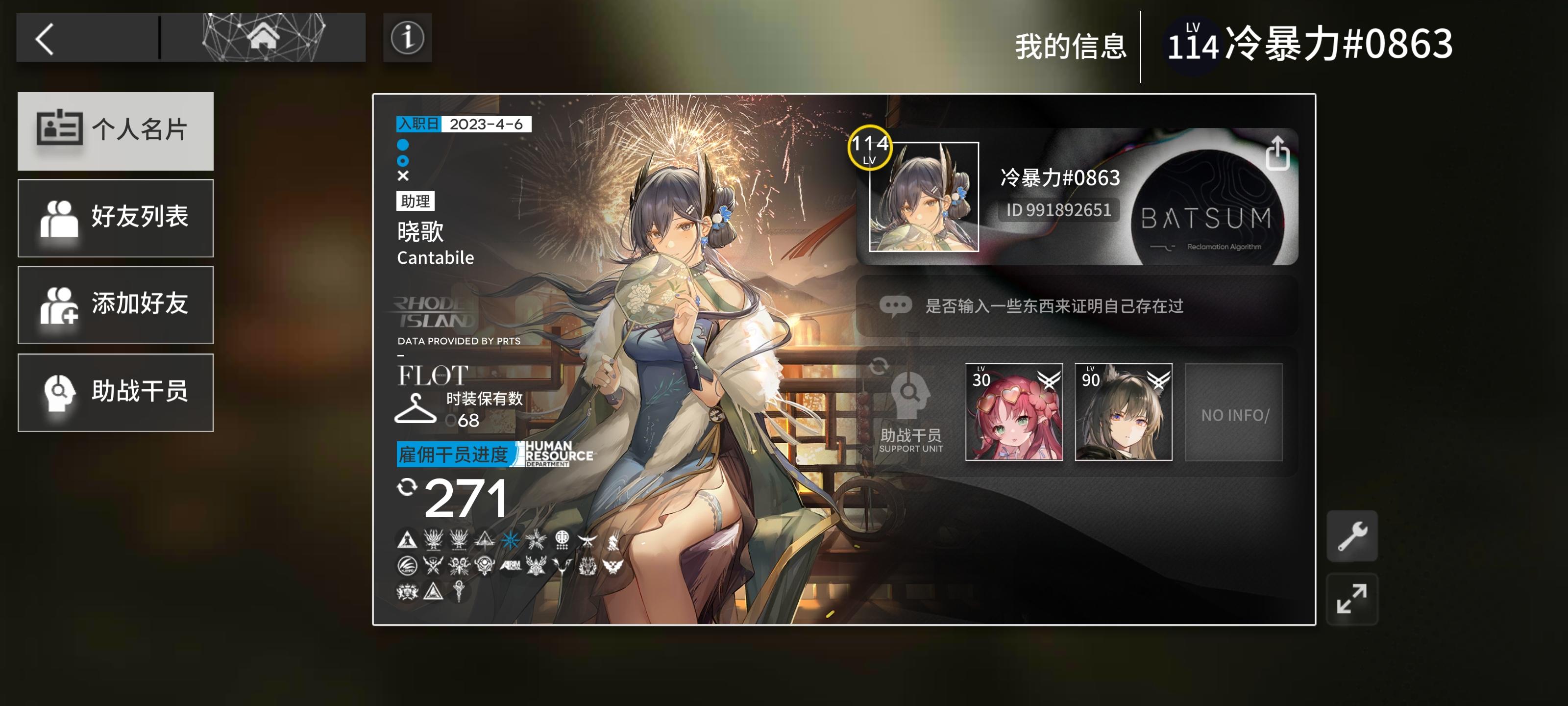The image size is (1568, 706).
Task: Toggle the solid blue dot indicator
Action: point(402,144)
